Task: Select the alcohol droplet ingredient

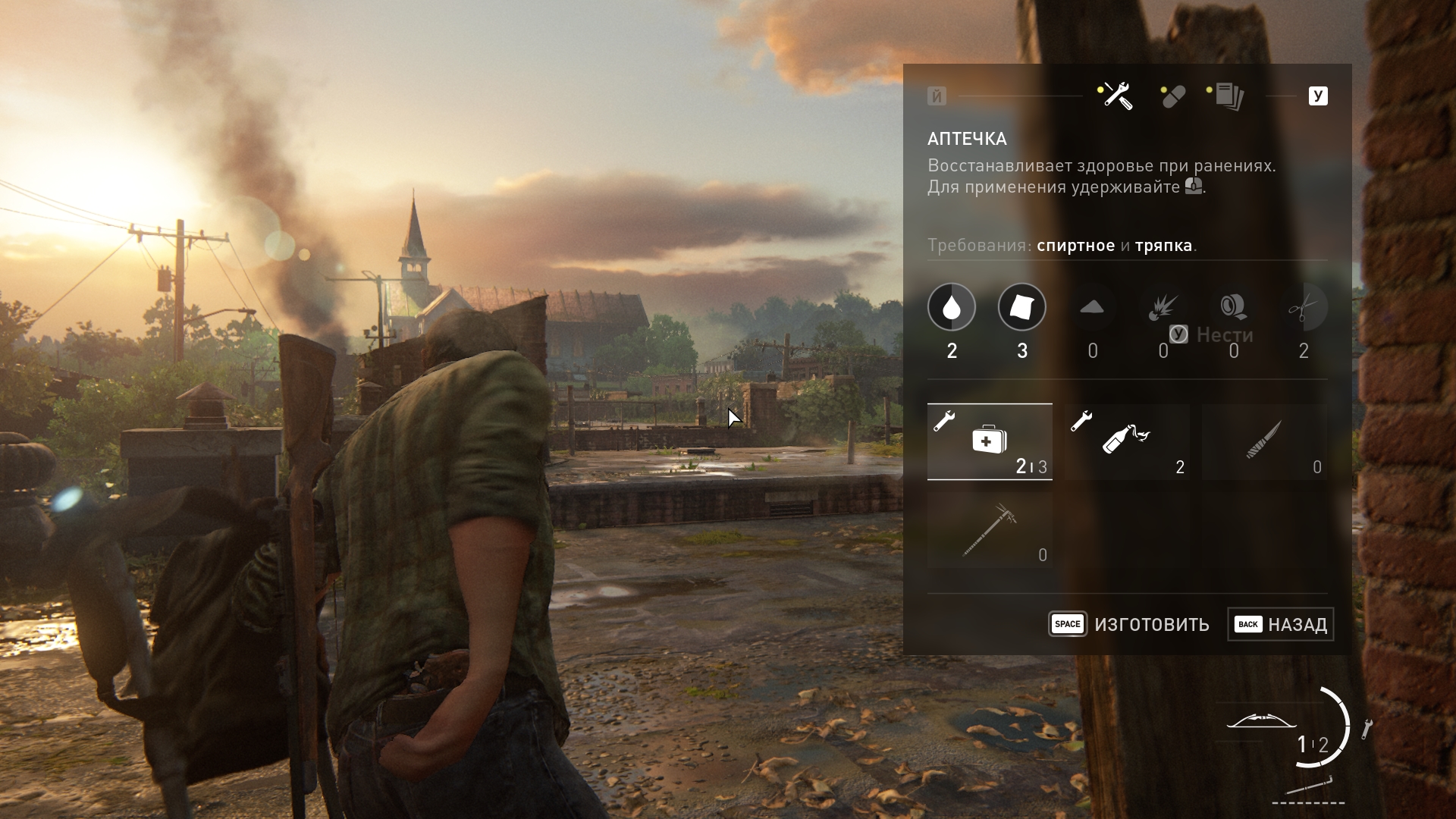Action: coord(952,307)
